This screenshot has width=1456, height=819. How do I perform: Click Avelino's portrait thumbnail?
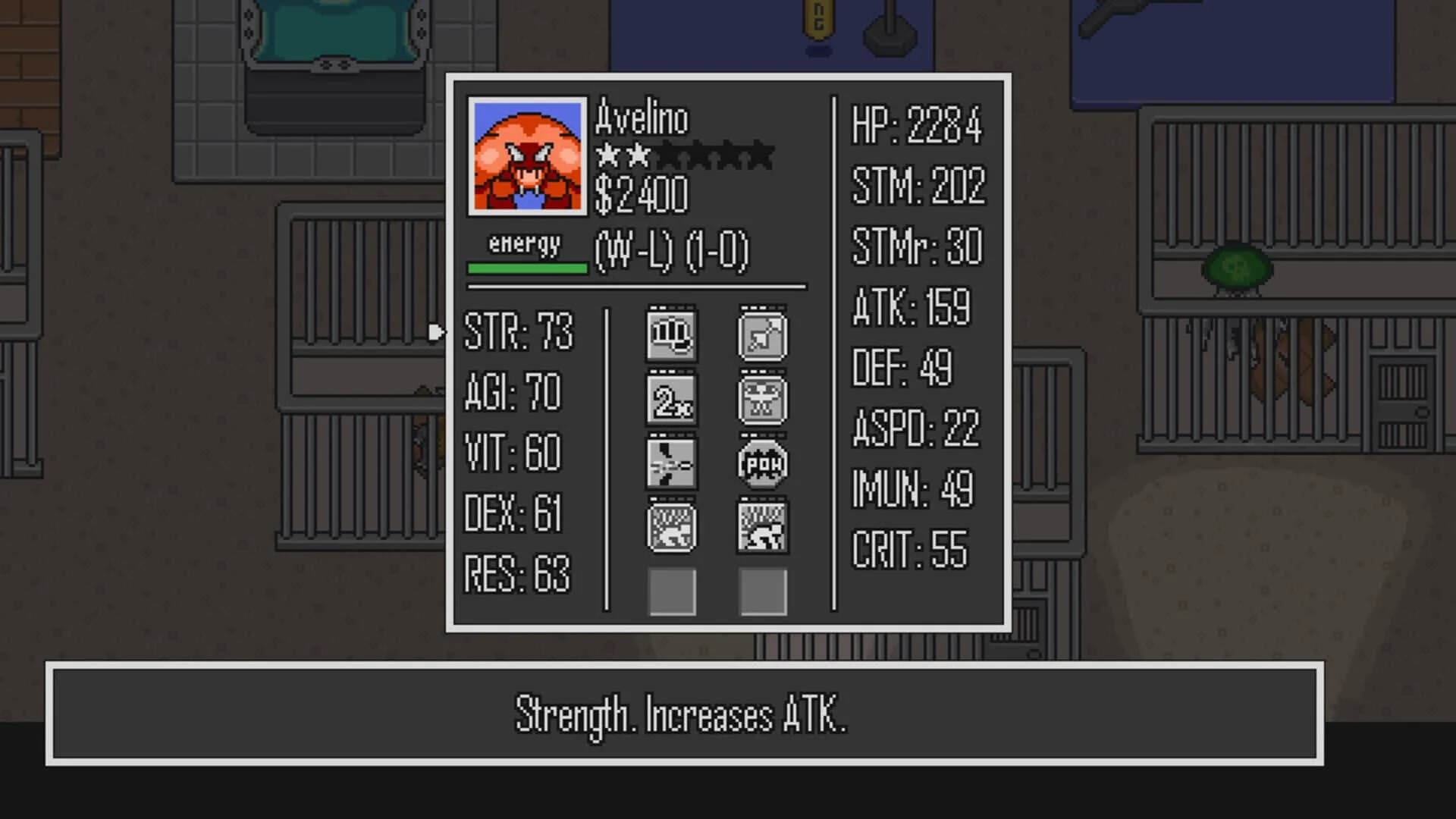(526, 156)
